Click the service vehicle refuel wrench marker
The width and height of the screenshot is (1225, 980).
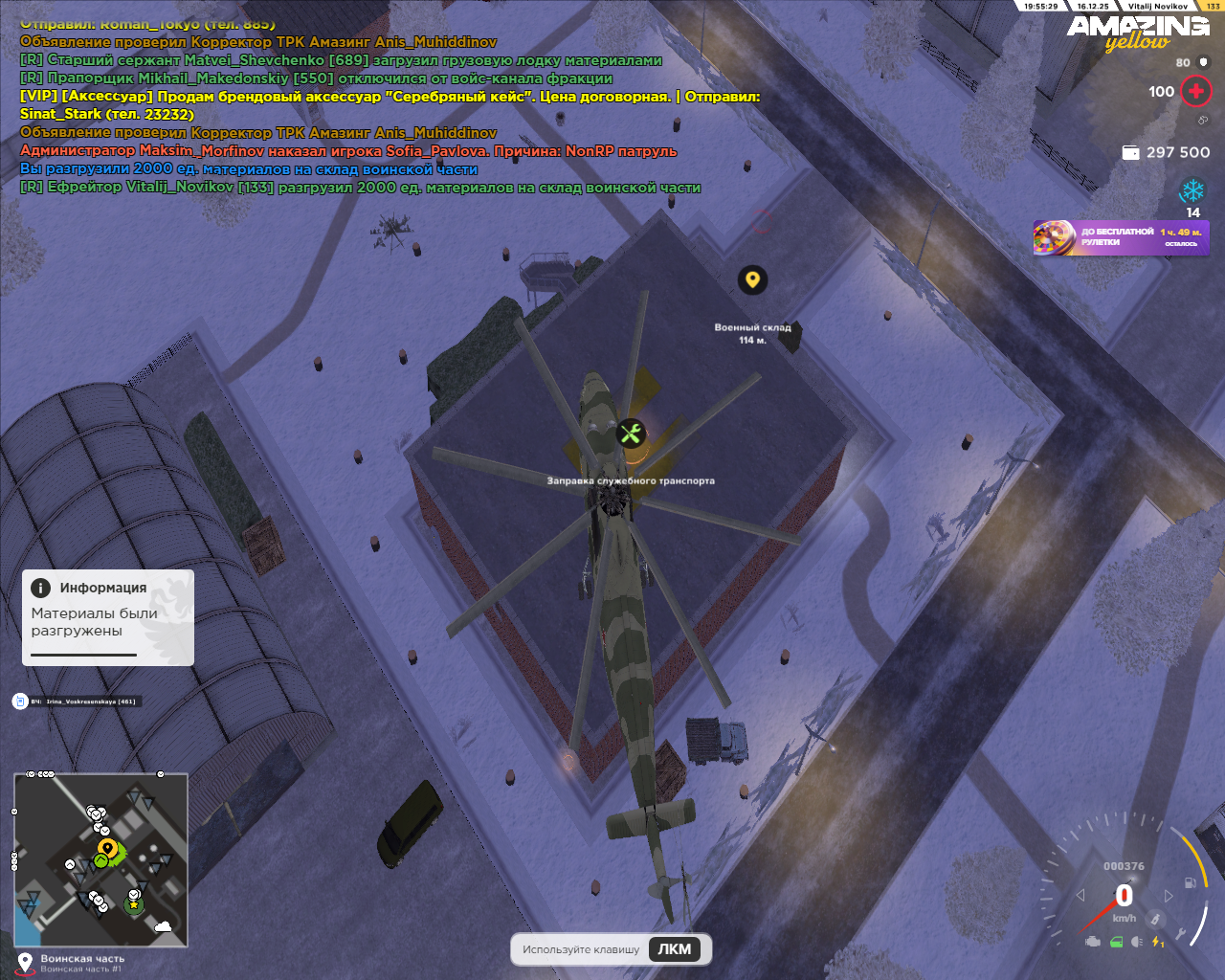tap(630, 434)
